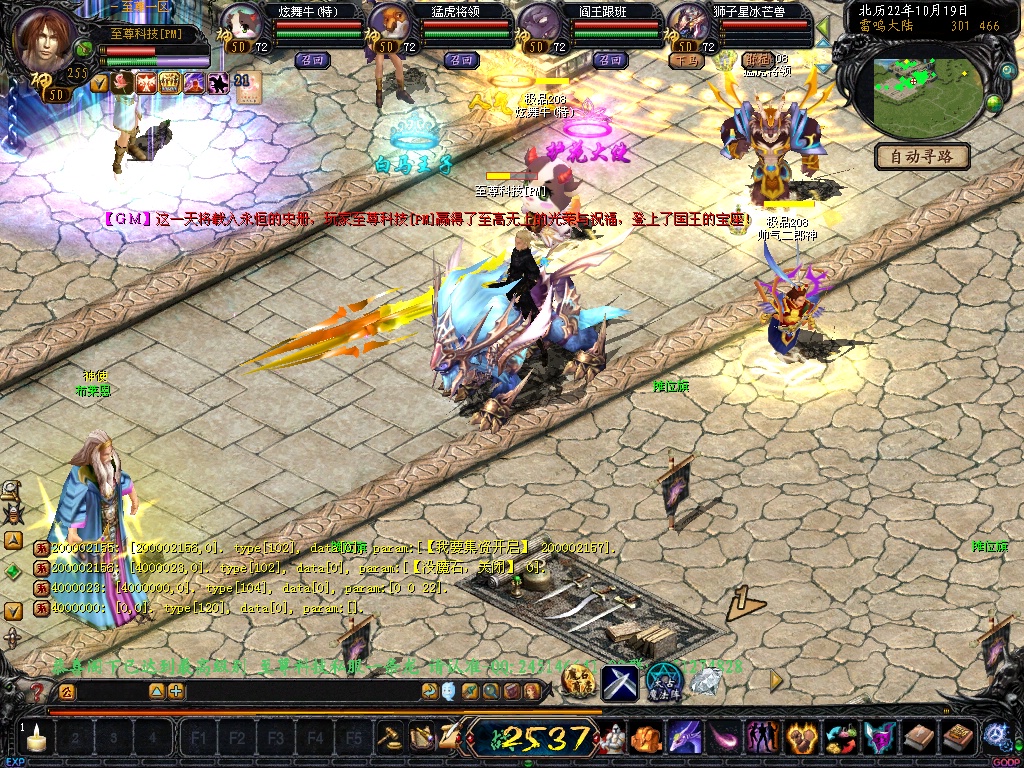
Task: Open the red question mark help button
Action: coord(37,691)
